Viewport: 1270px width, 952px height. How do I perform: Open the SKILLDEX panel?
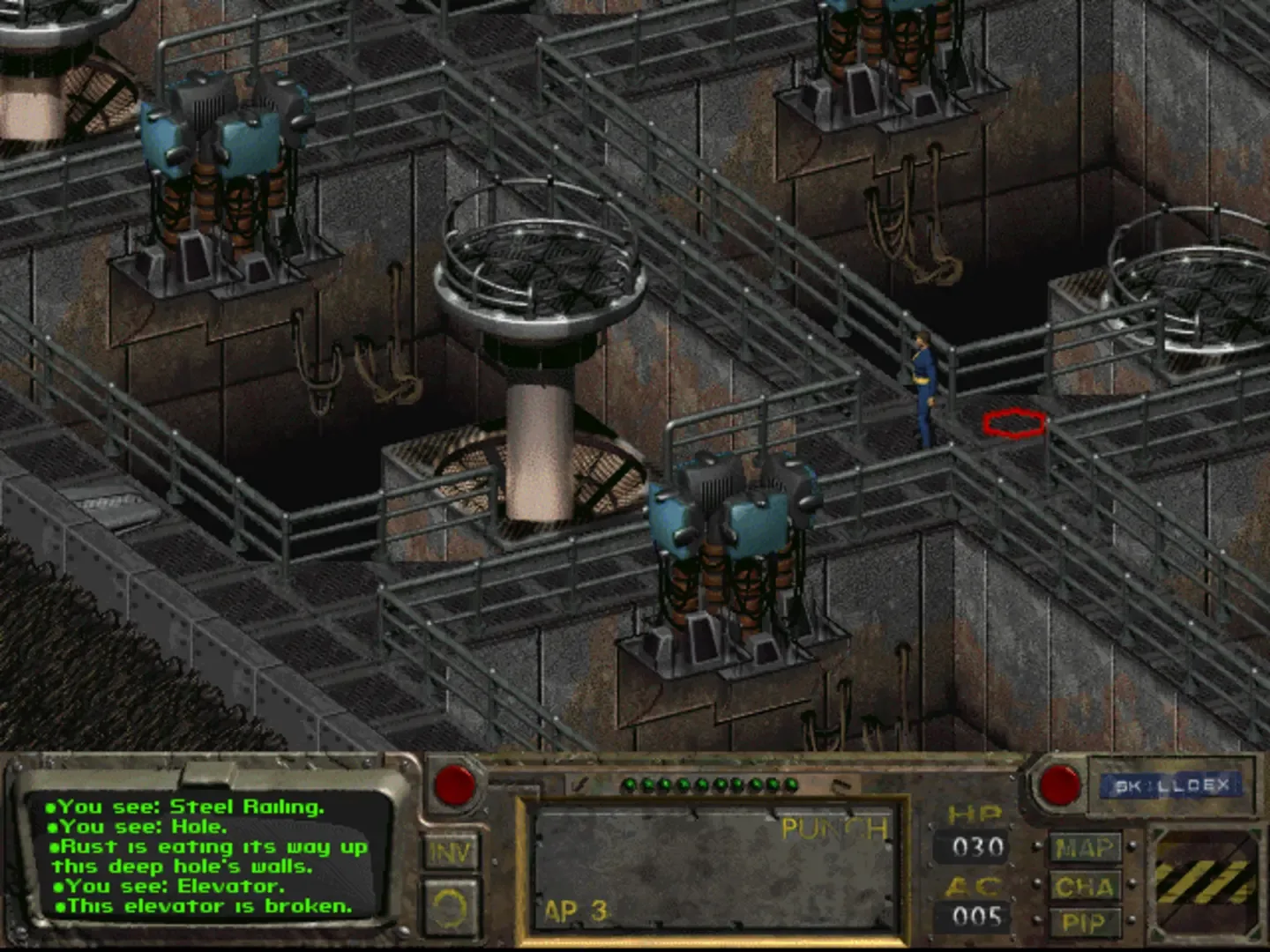(x=1171, y=785)
